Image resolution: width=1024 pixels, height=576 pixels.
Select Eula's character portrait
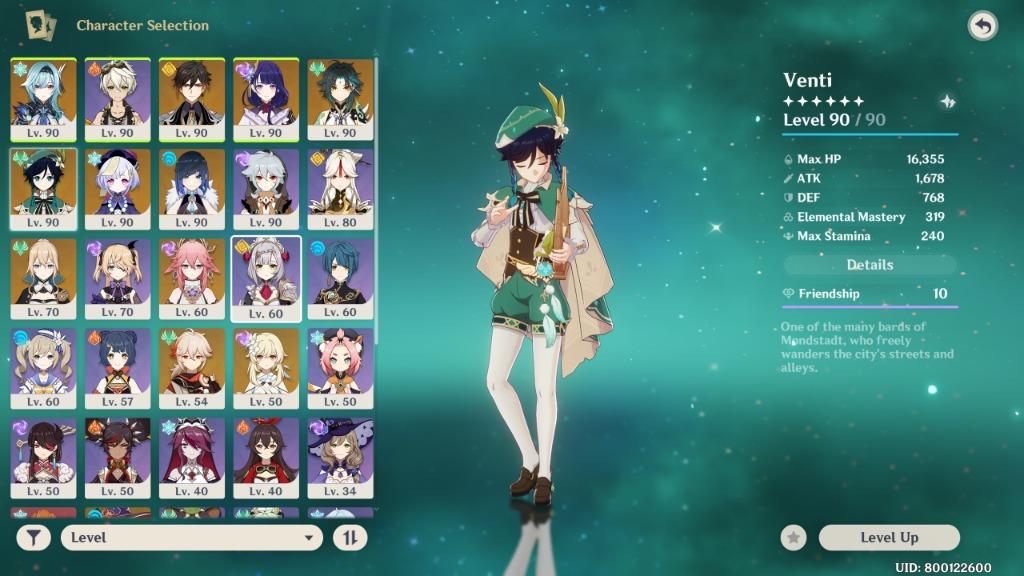pyautogui.click(x=44, y=98)
